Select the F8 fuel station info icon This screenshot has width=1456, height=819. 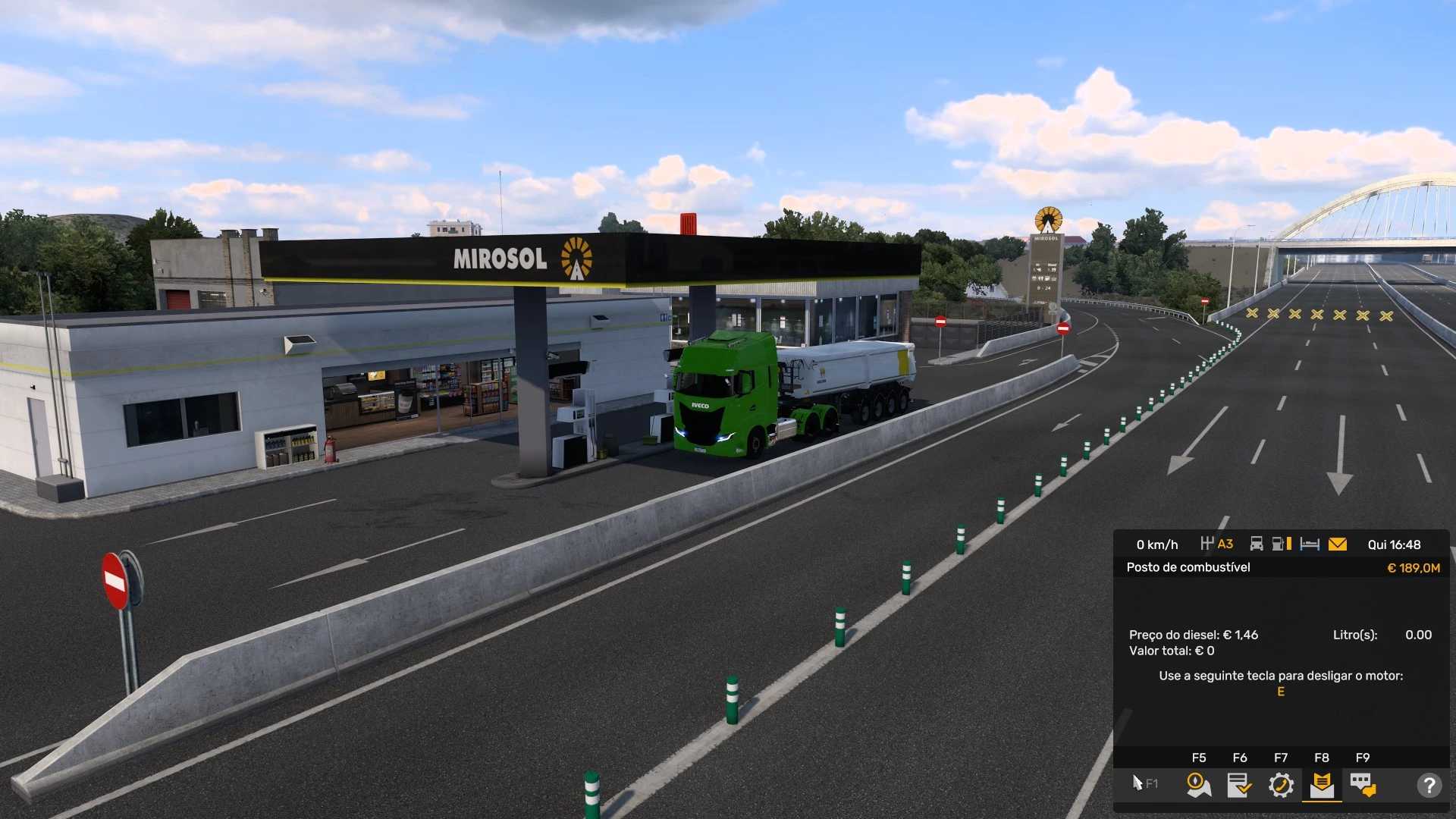coord(1322,785)
